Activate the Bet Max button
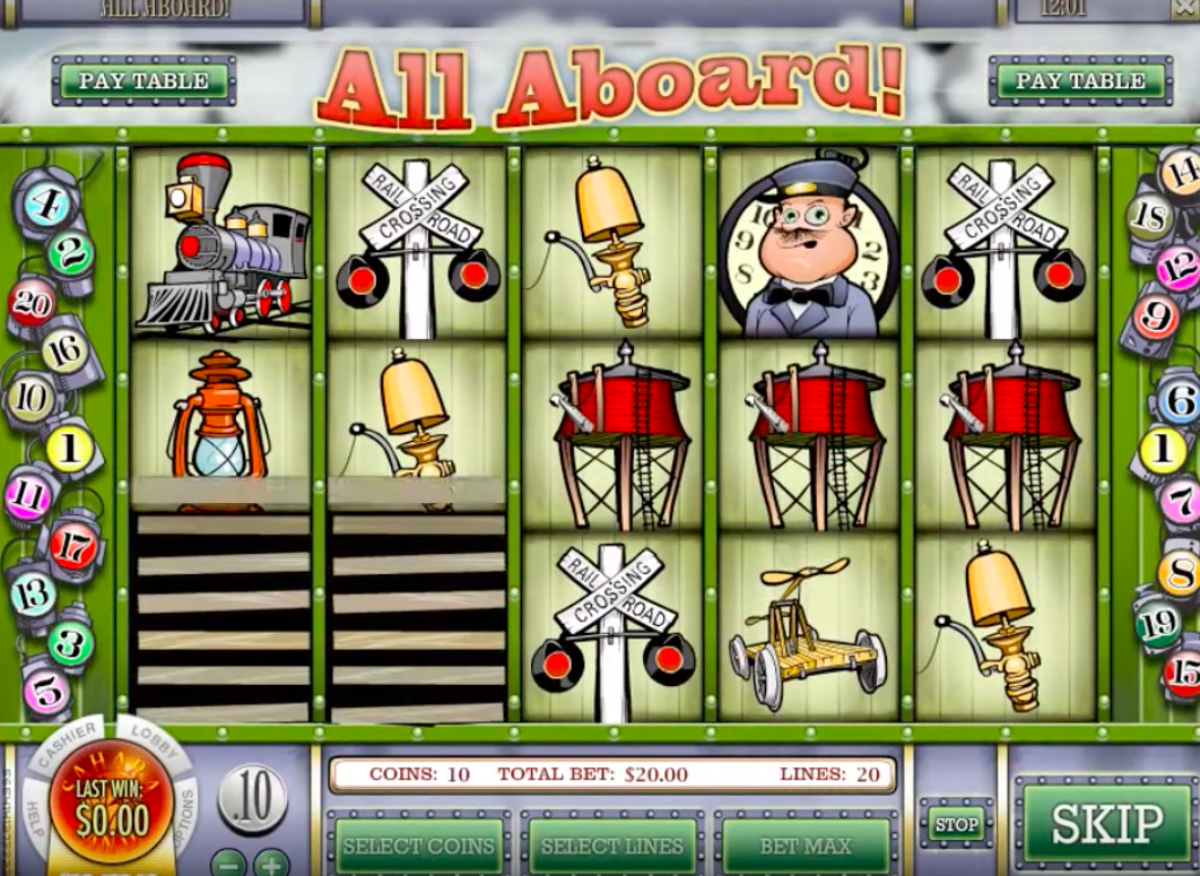The width and height of the screenshot is (1200, 876). tap(806, 846)
